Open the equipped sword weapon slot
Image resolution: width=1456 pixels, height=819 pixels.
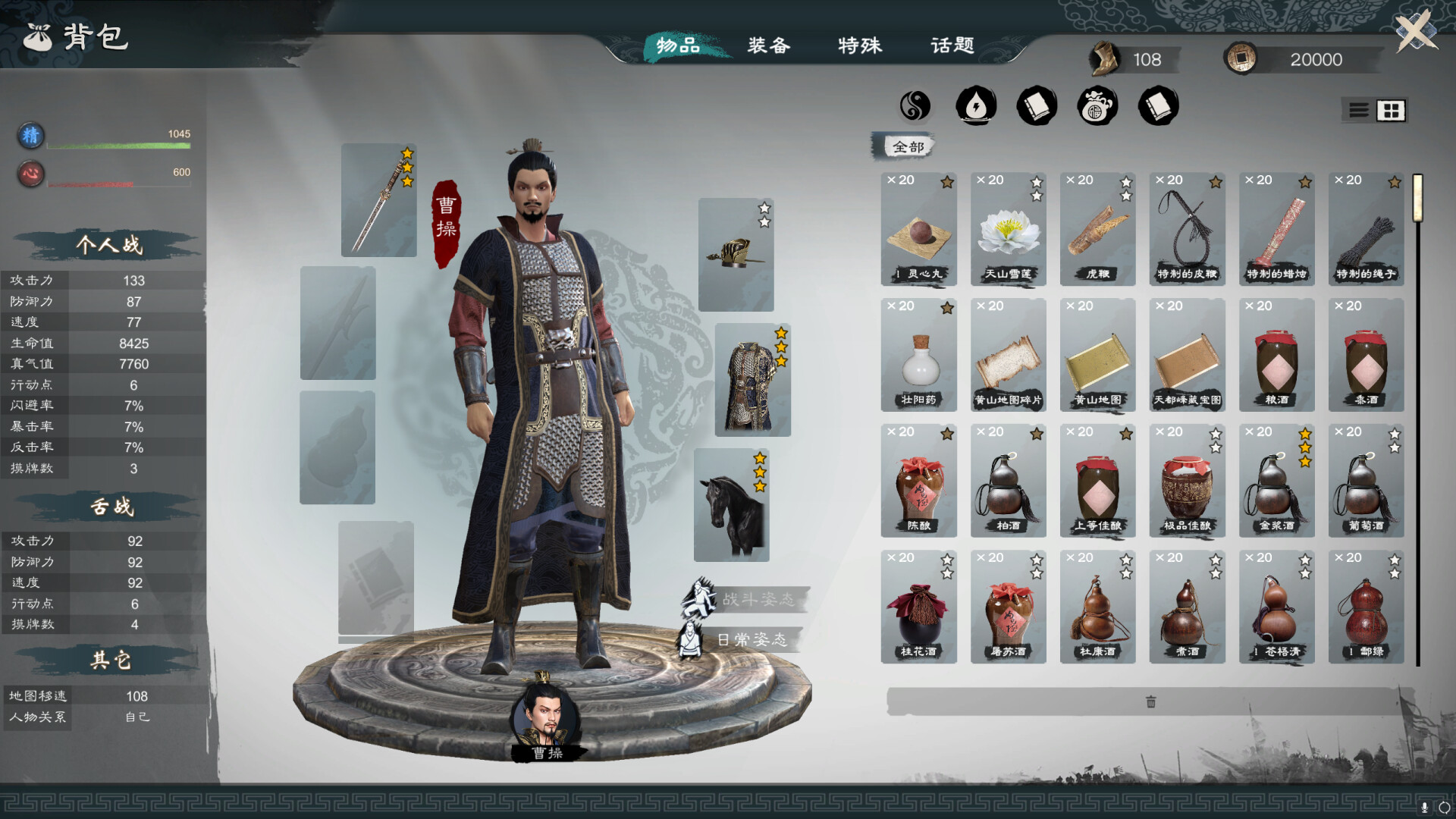click(x=378, y=200)
